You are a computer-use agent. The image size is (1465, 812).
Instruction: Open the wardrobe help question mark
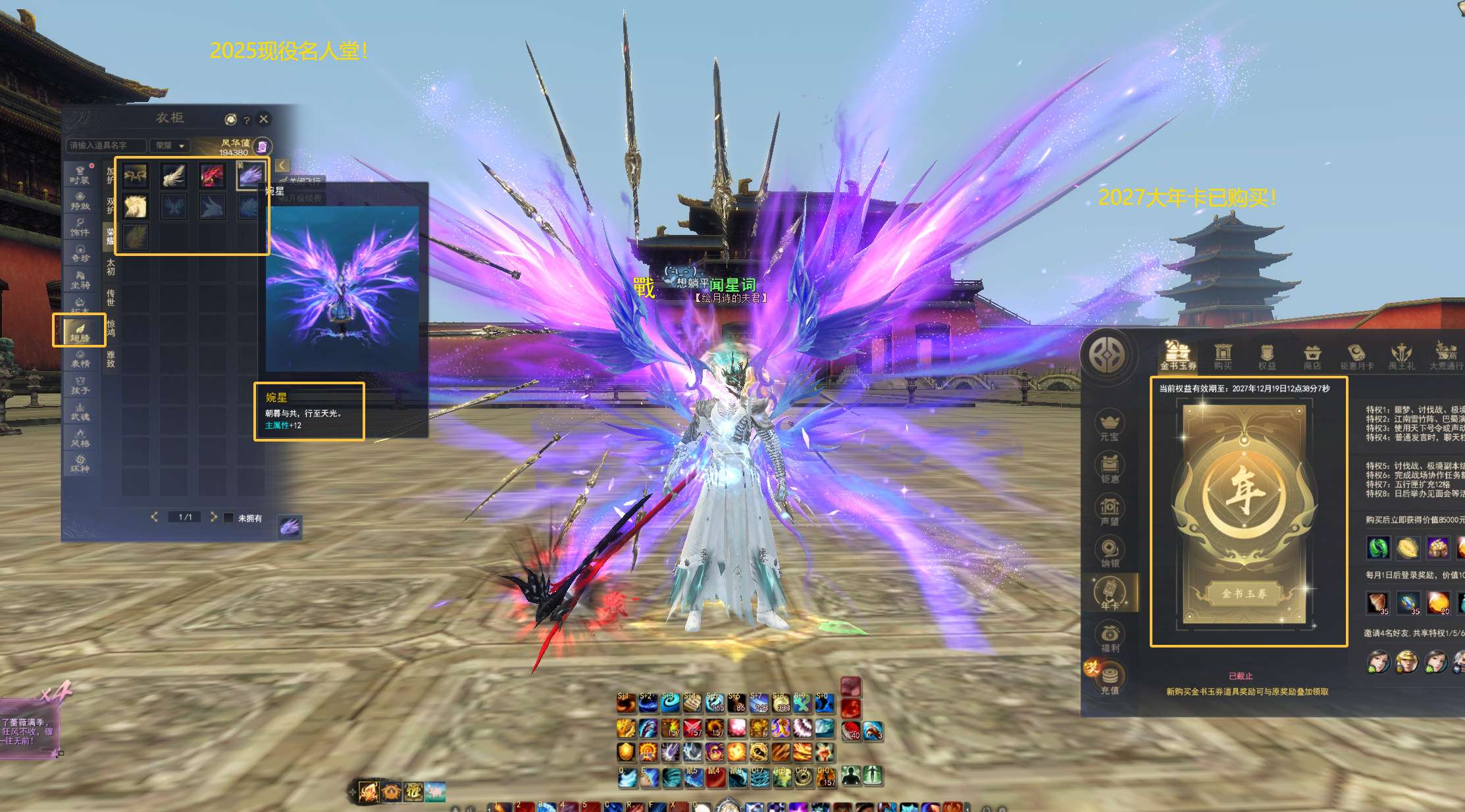coord(247,120)
